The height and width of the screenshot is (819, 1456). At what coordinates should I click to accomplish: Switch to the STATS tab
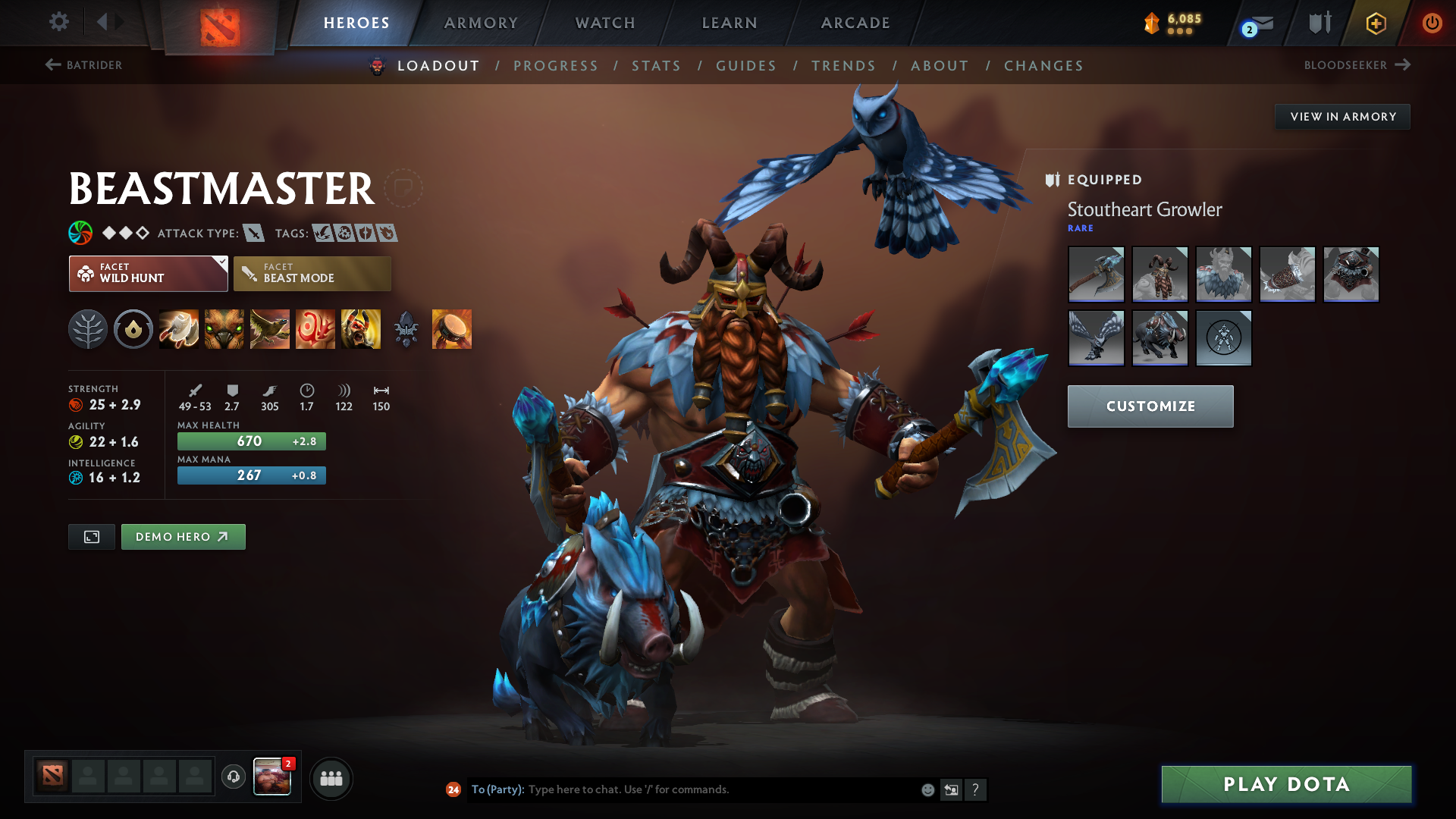tap(657, 66)
